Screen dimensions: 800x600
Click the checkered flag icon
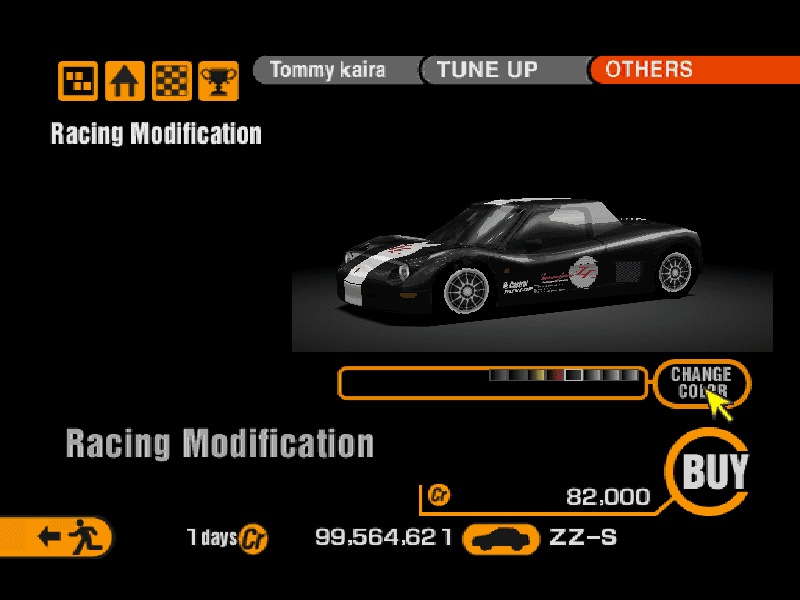pyautogui.click(x=171, y=81)
